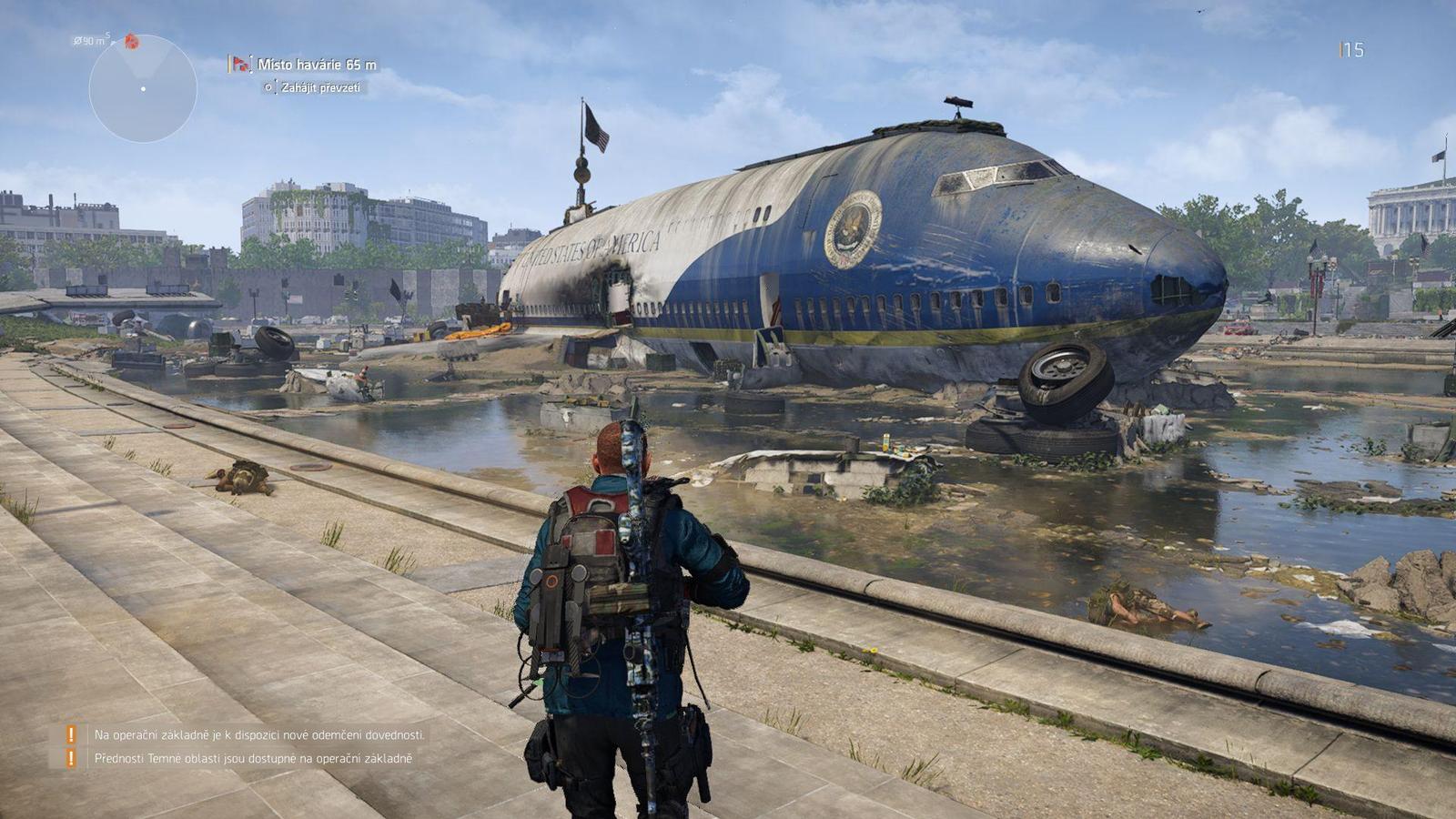This screenshot has height=819, width=1456.
Task: Open the circular minimap
Action: 143,88
